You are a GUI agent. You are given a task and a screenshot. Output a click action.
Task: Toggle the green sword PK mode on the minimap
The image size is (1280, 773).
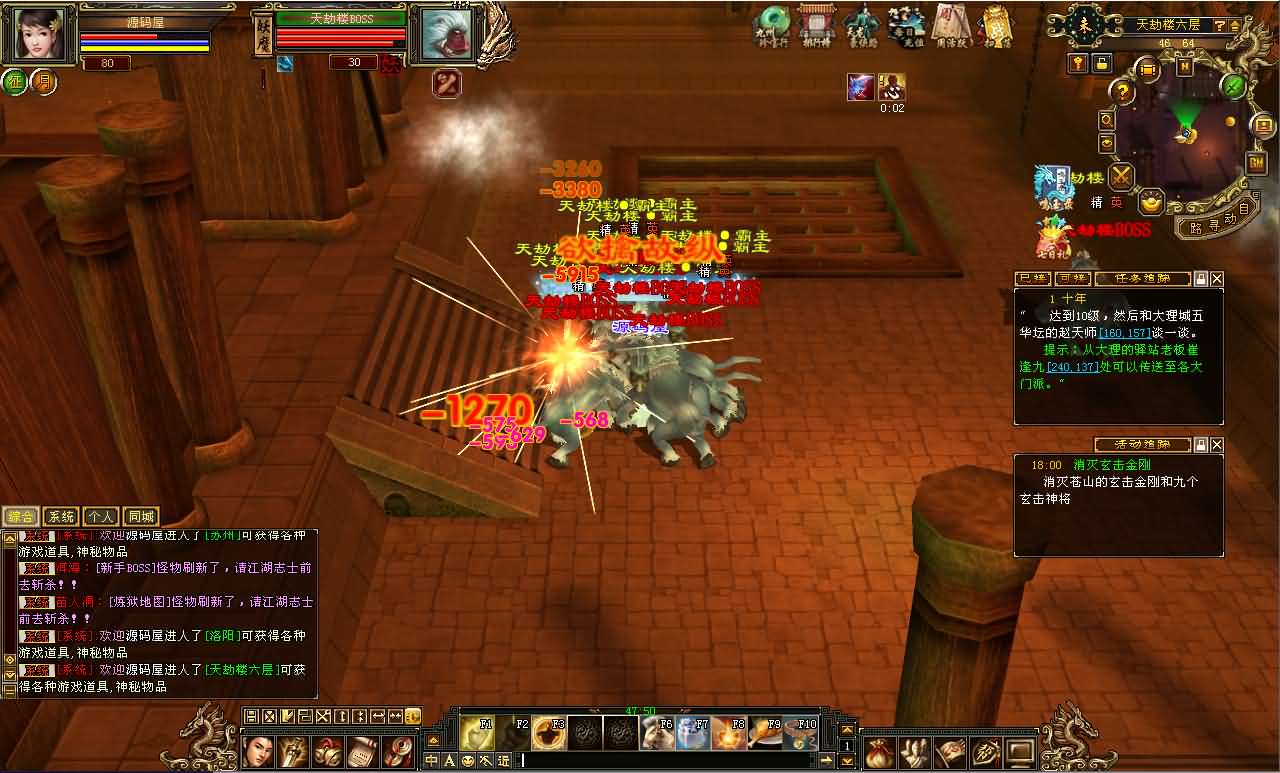pyautogui.click(x=1232, y=87)
